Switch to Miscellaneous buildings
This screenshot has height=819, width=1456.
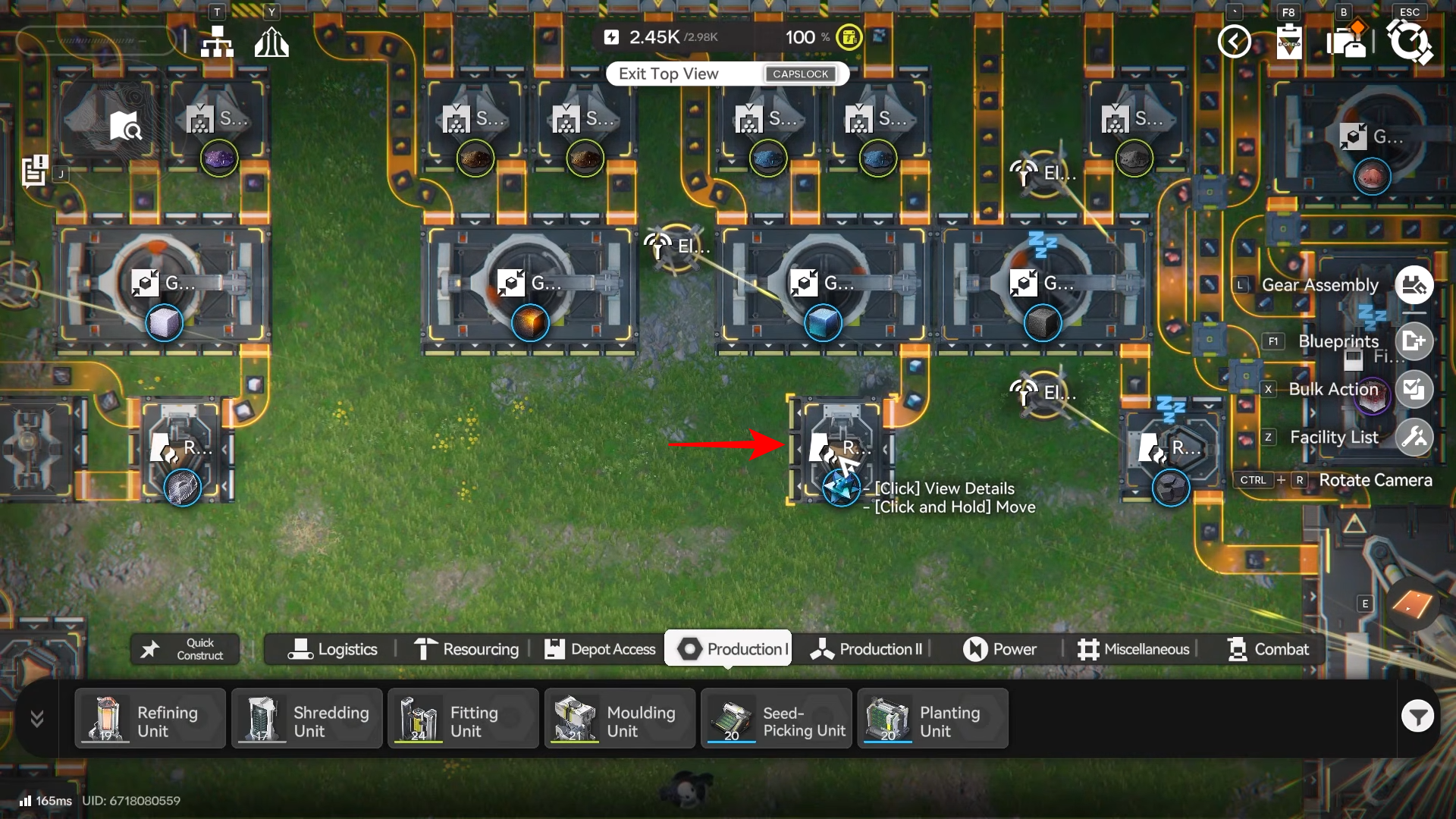1133,649
